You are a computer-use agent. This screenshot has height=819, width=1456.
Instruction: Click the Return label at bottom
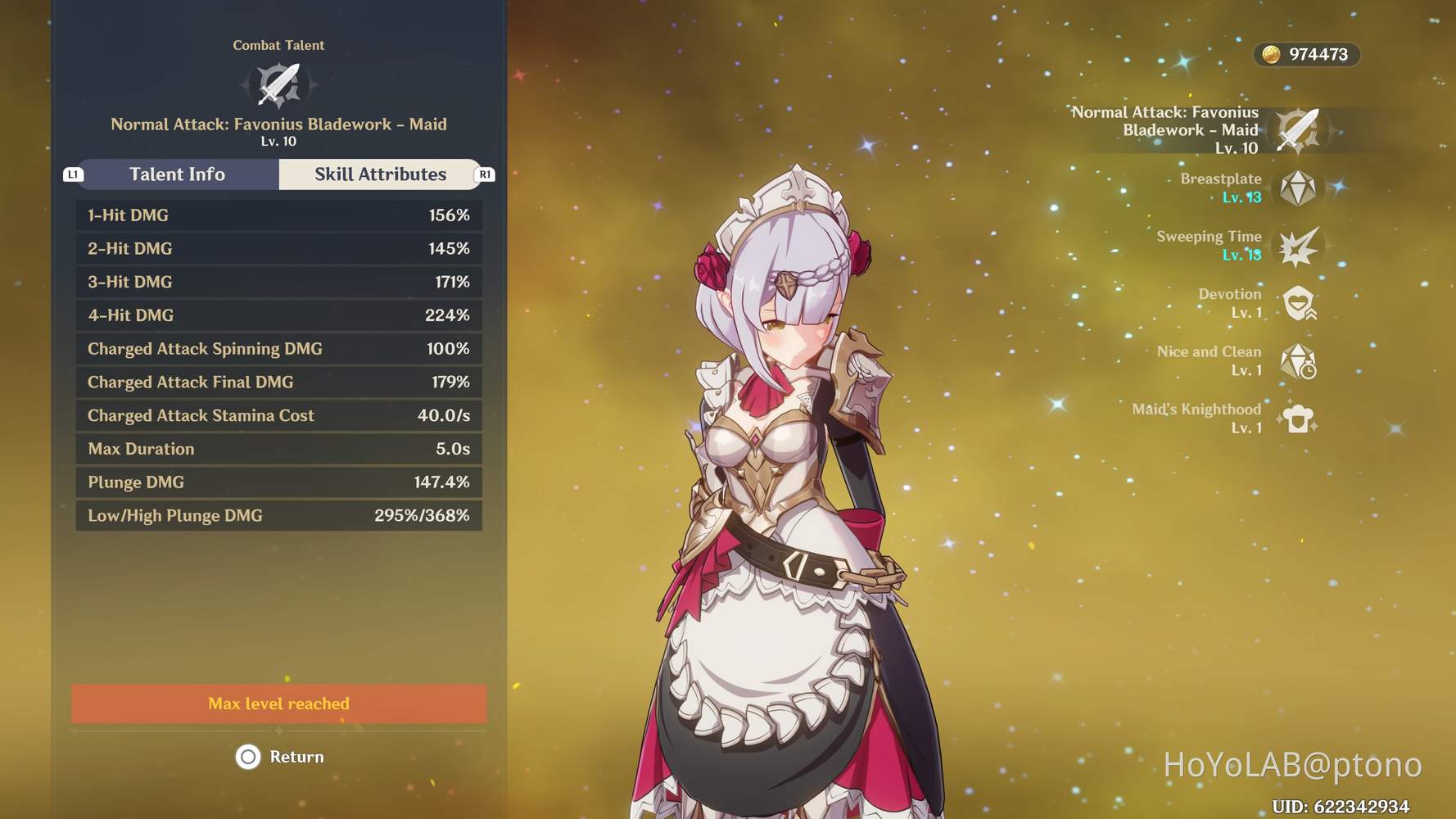297,757
